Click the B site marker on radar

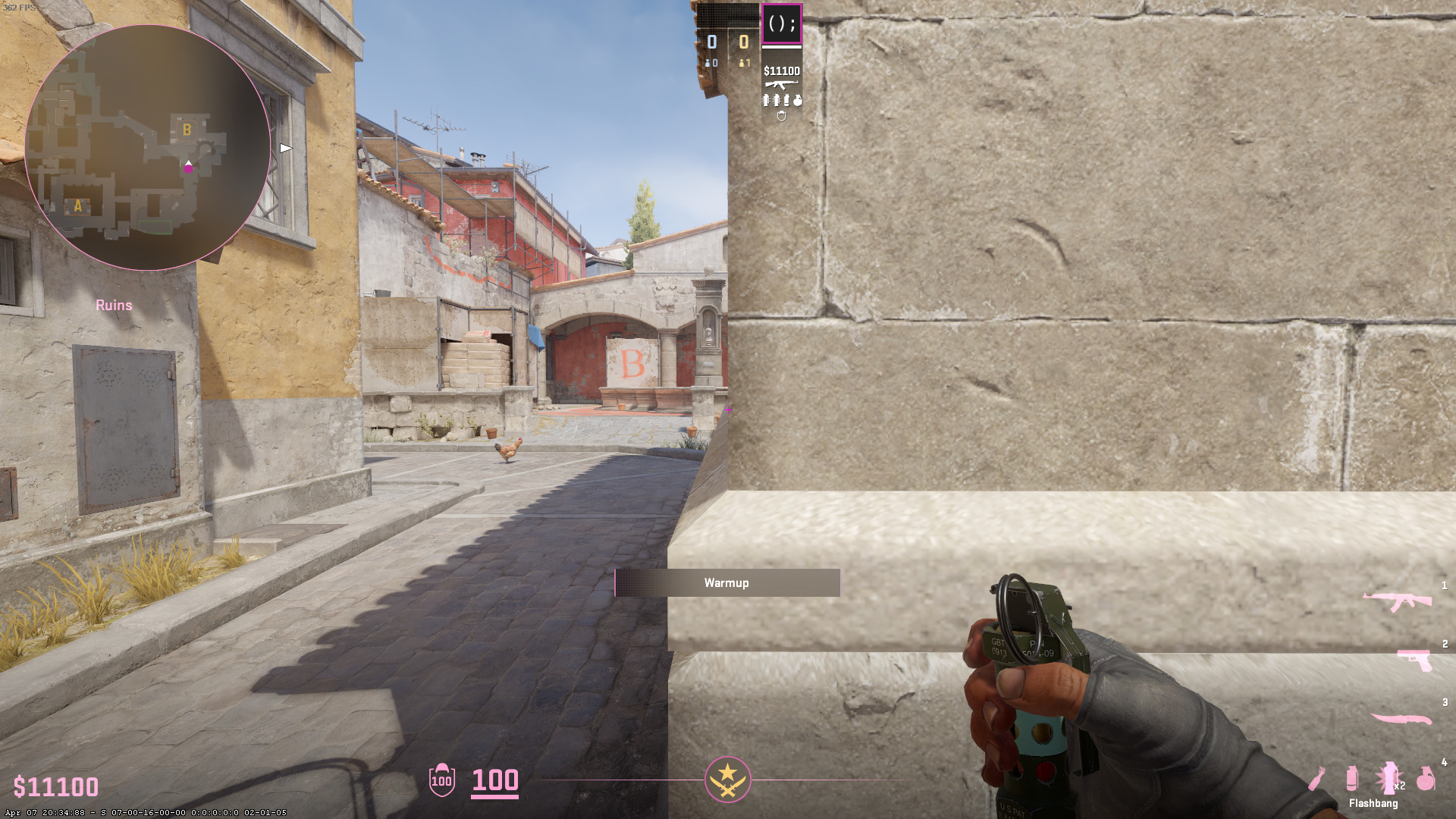coord(187,130)
